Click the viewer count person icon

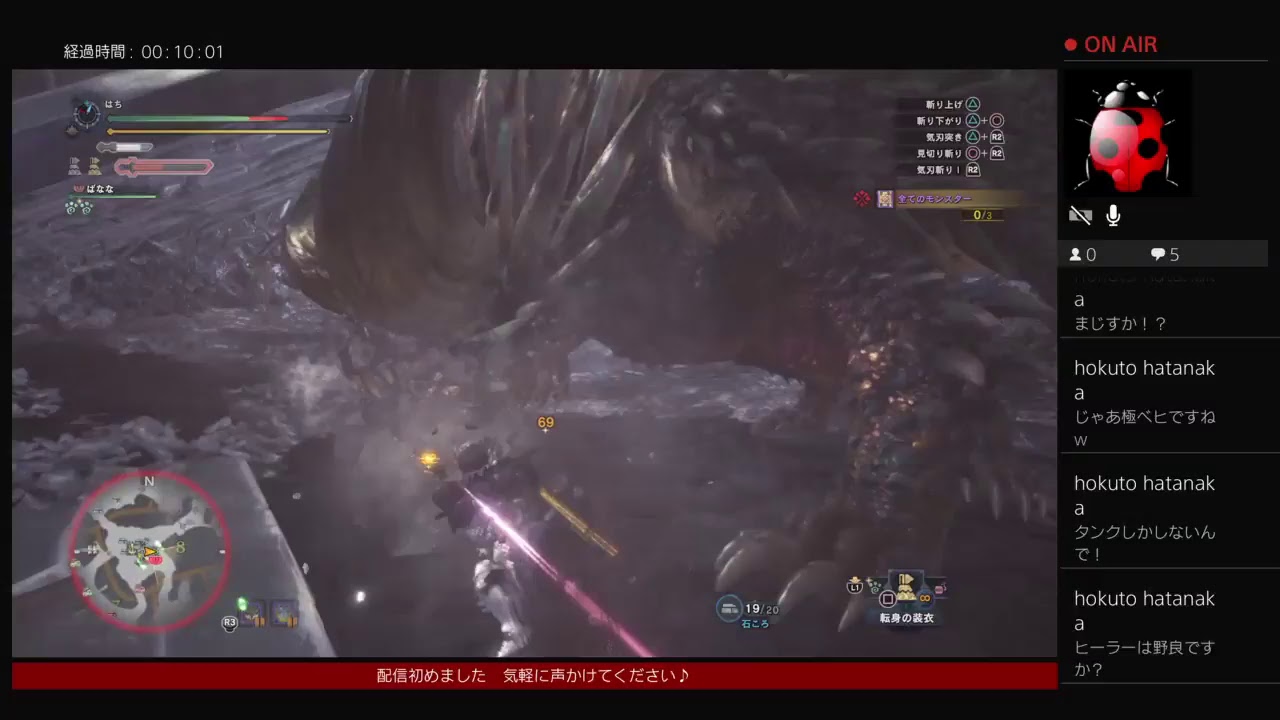click(1078, 254)
